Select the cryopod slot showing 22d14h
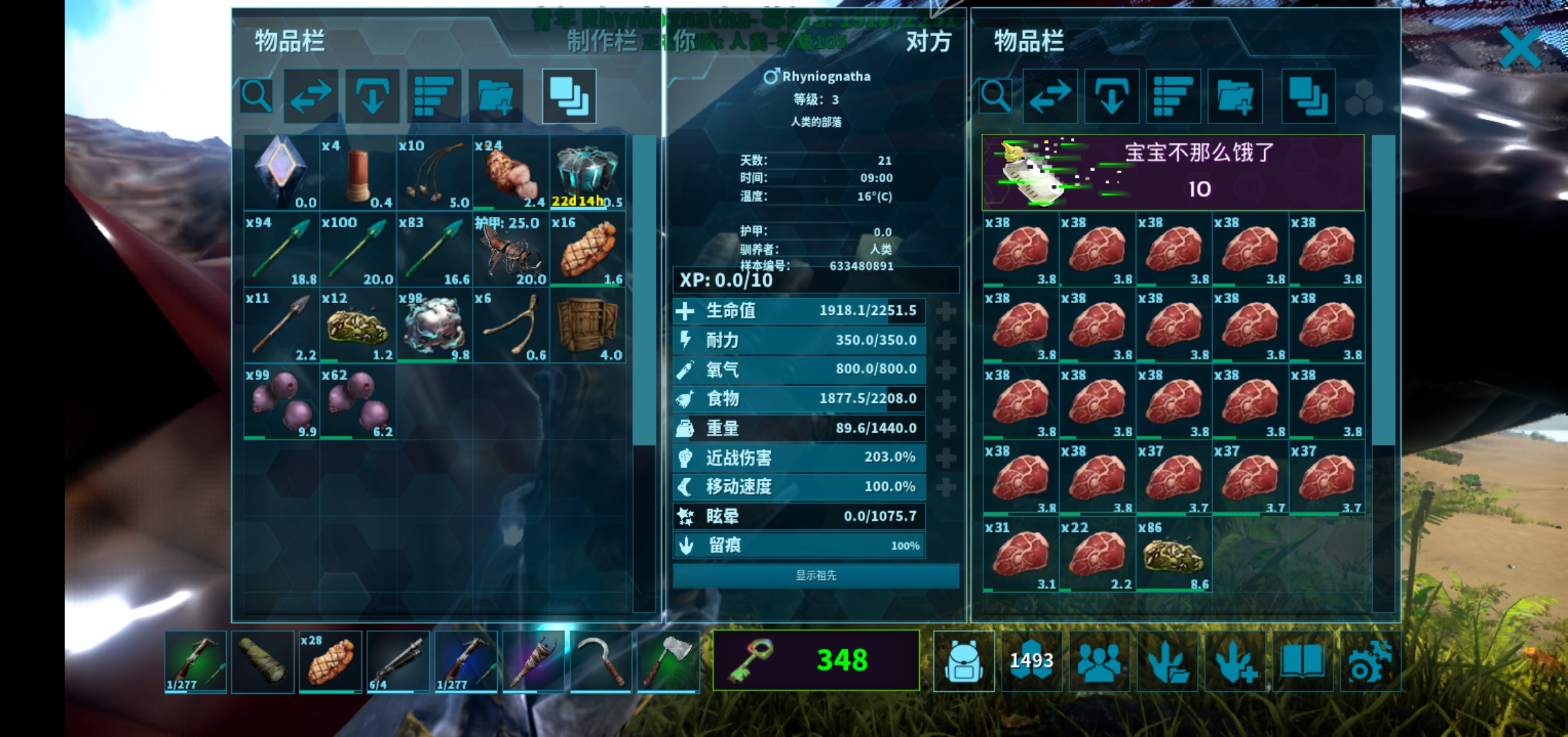Viewport: 1568px width, 737px height. tap(587, 173)
